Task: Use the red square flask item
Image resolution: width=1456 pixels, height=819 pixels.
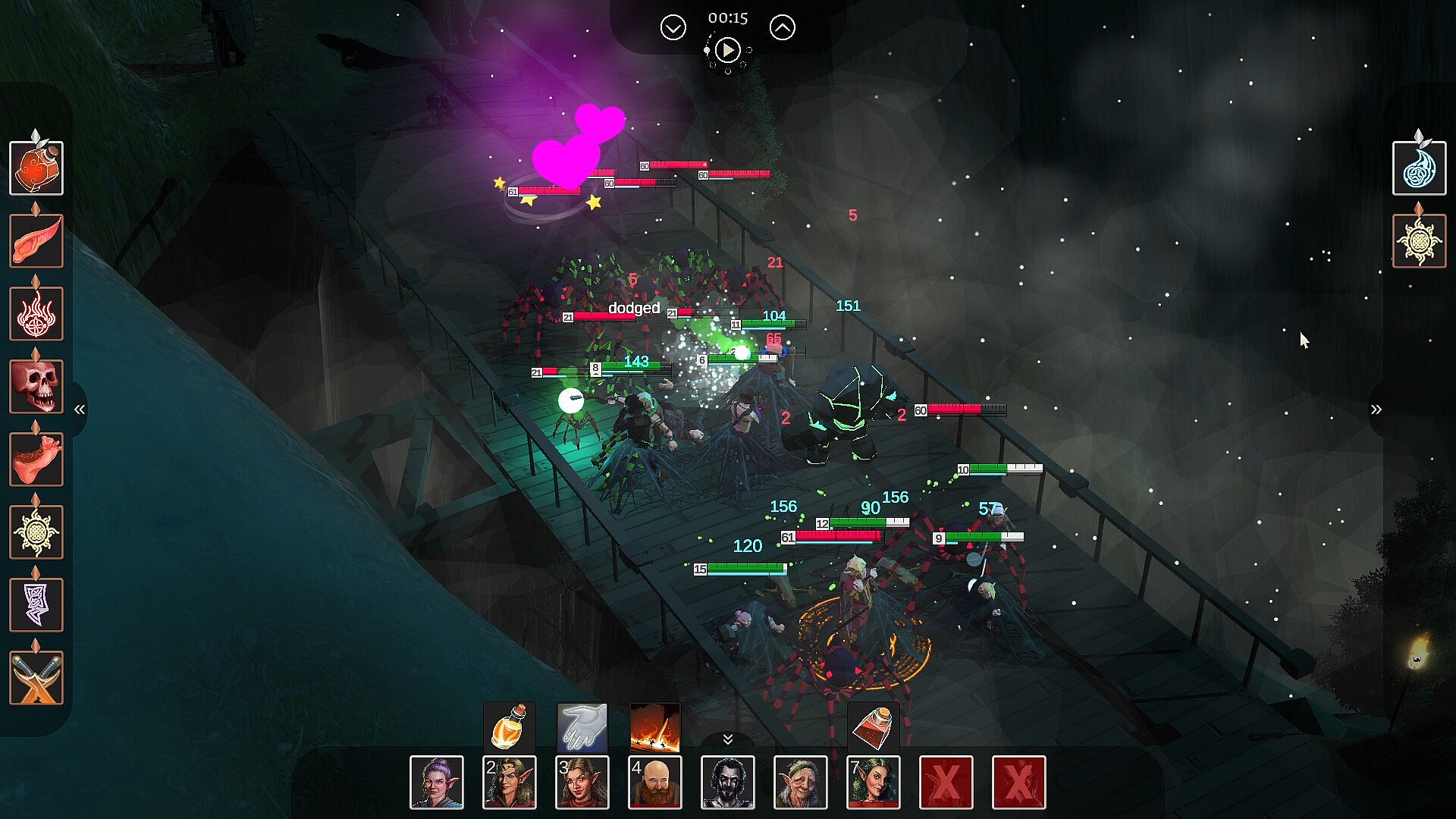Action: point(873,727)
